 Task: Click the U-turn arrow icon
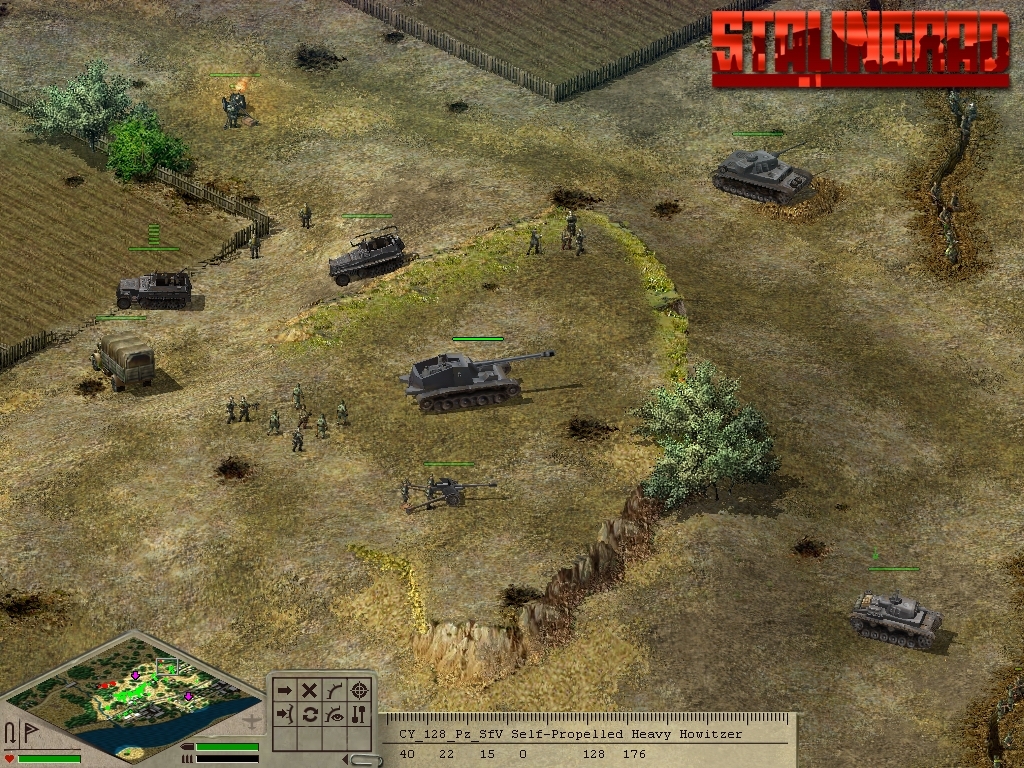click(x=10, y=731)
